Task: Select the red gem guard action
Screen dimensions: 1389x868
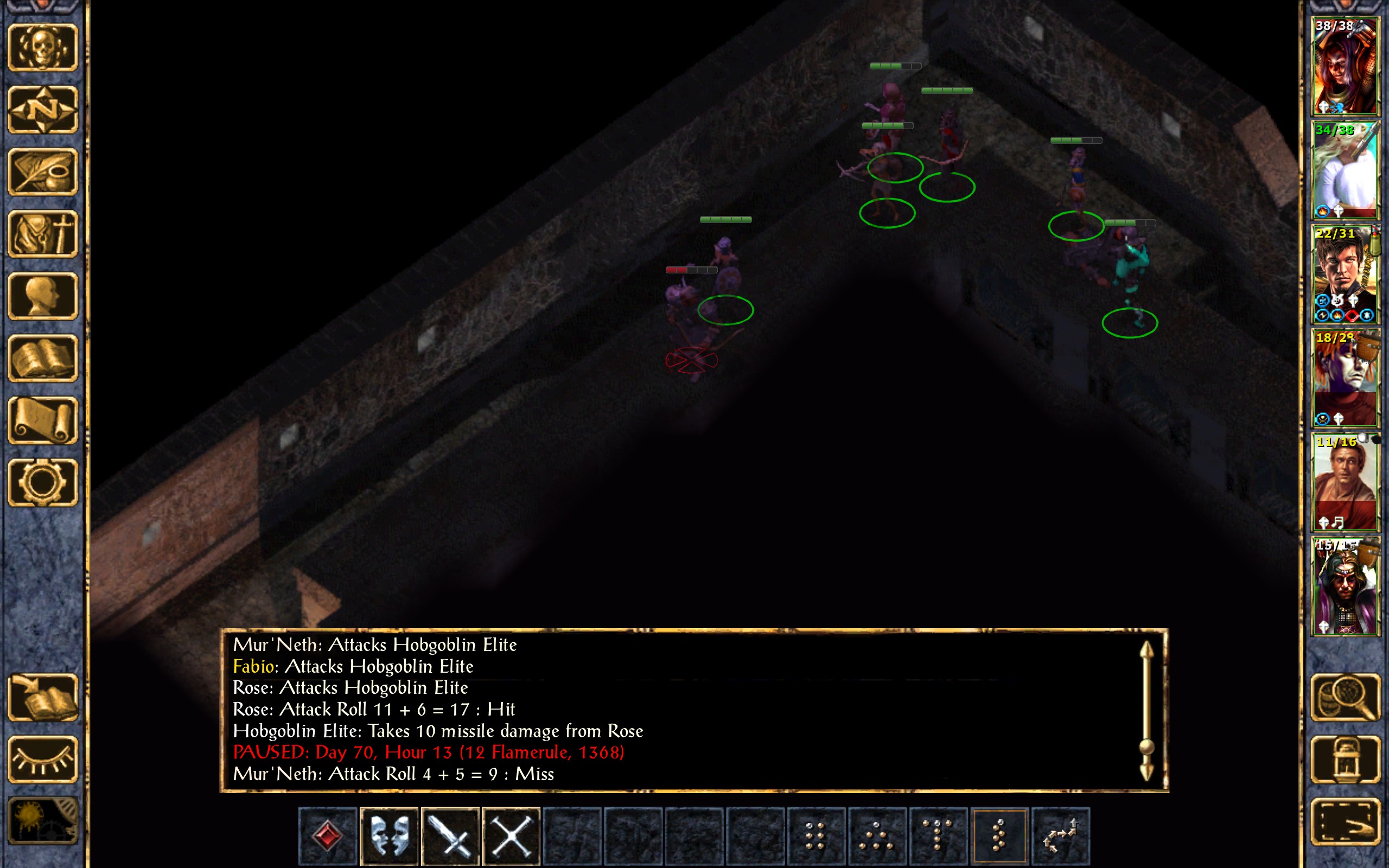Action: (x=328, y=835)
